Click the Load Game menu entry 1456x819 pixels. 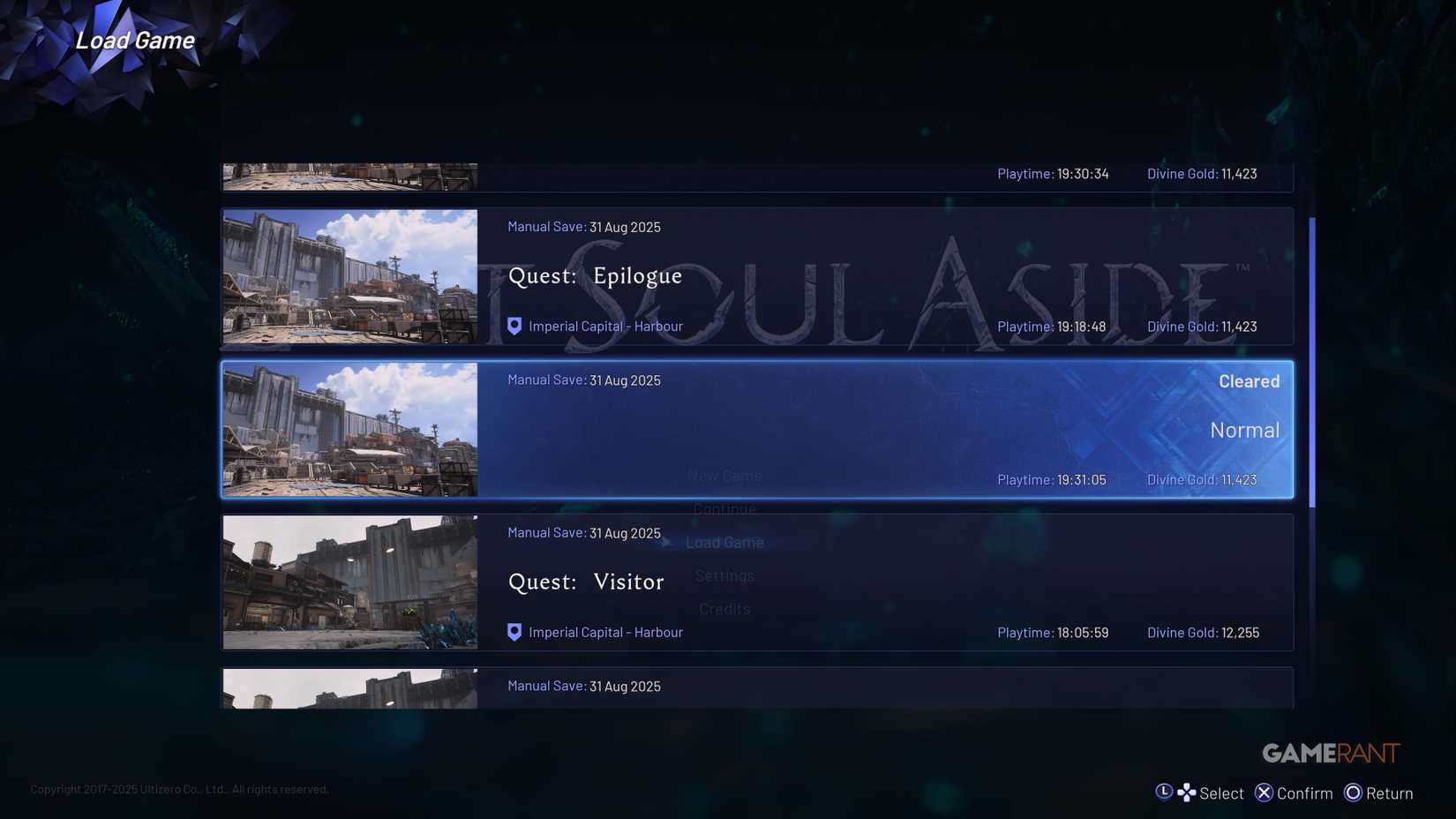coord(724,542)
